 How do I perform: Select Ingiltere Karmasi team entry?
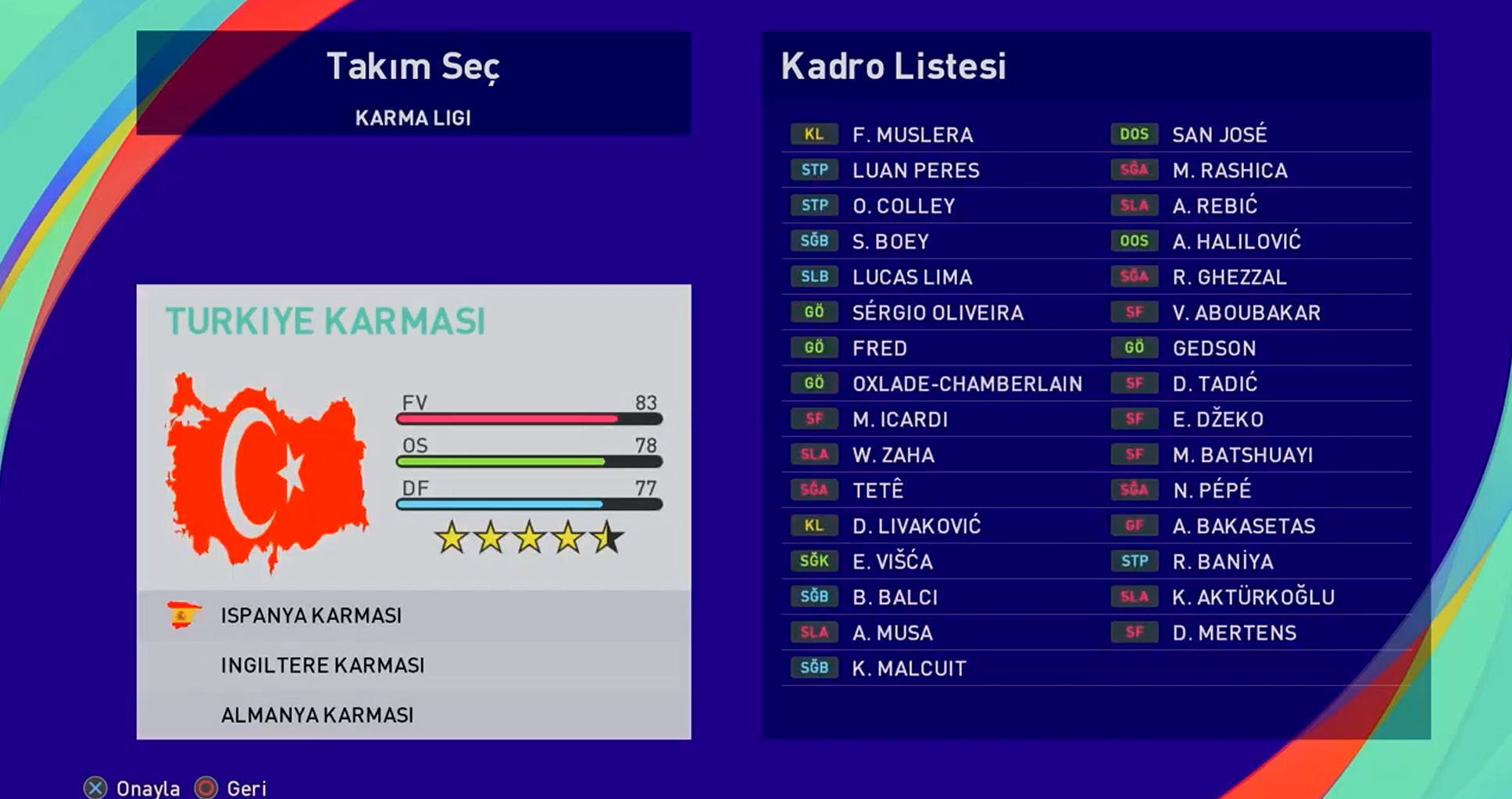(x=323, y=666)
